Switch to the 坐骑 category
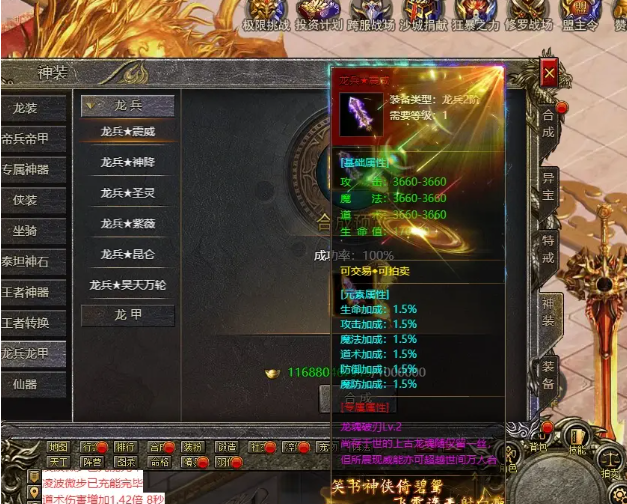627x504 pixels. (x=28, y=231)
